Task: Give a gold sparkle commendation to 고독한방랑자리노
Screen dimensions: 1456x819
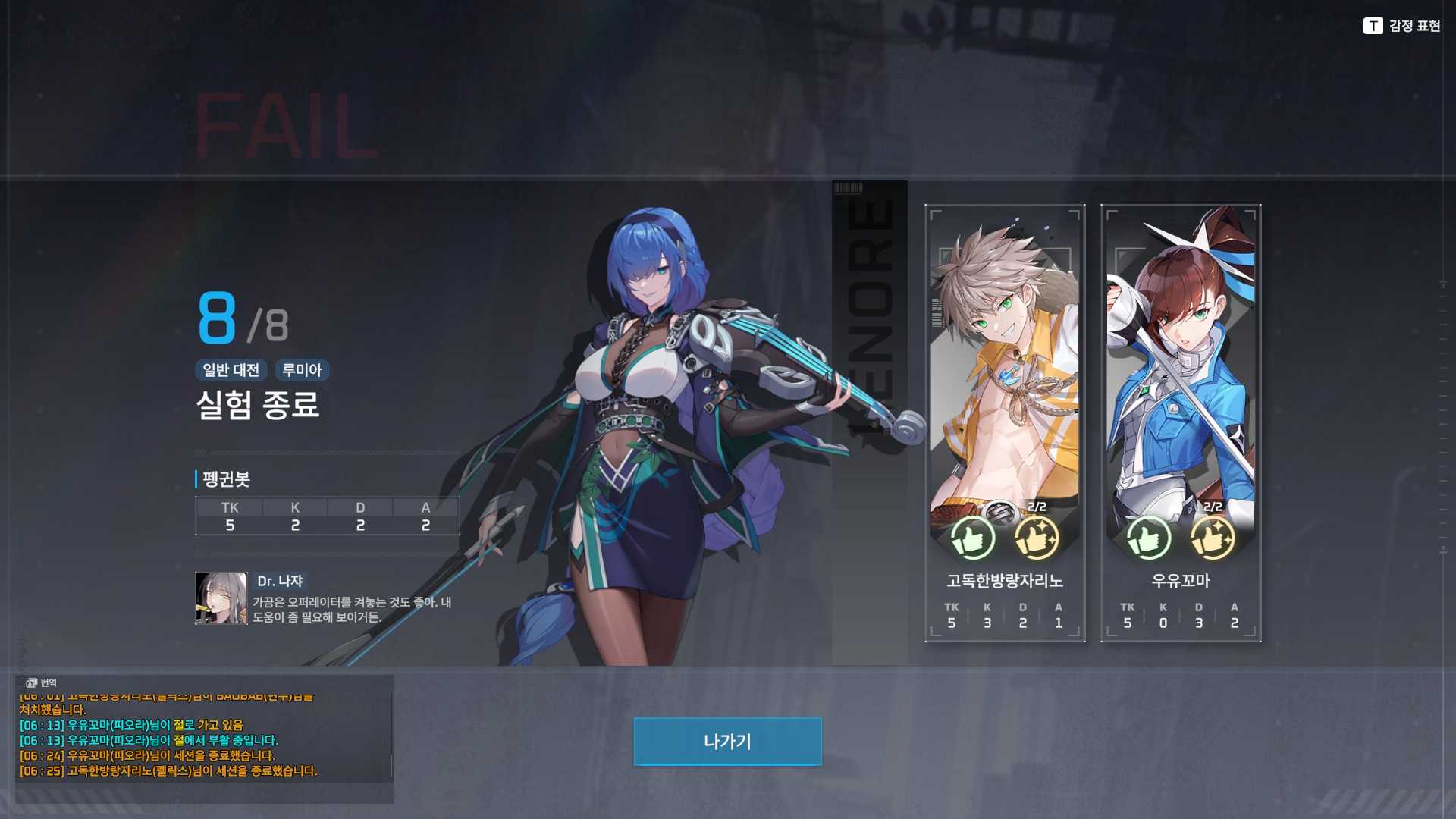Action: [1036, 538]
